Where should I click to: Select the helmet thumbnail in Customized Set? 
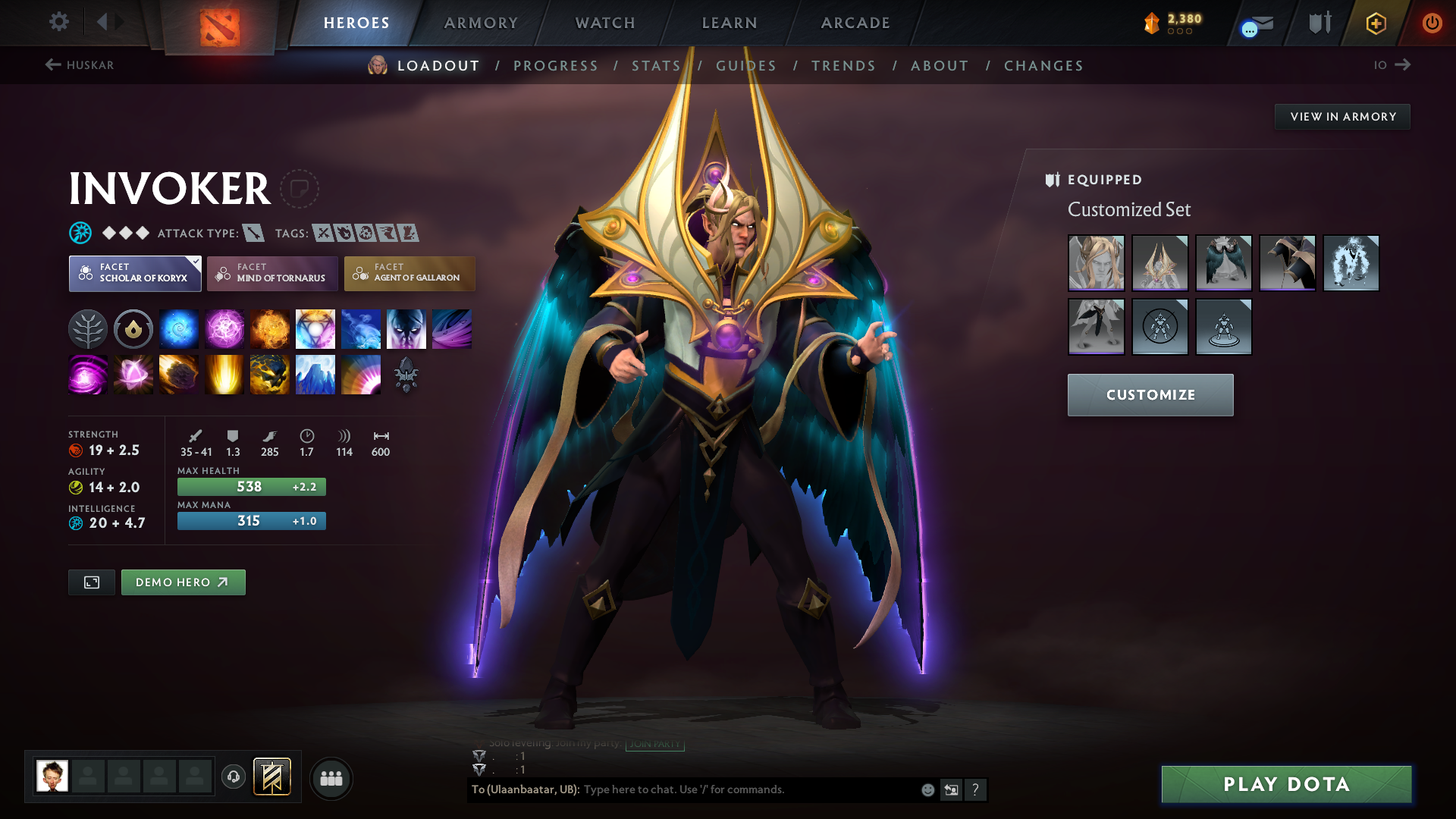pos(1159,263)
